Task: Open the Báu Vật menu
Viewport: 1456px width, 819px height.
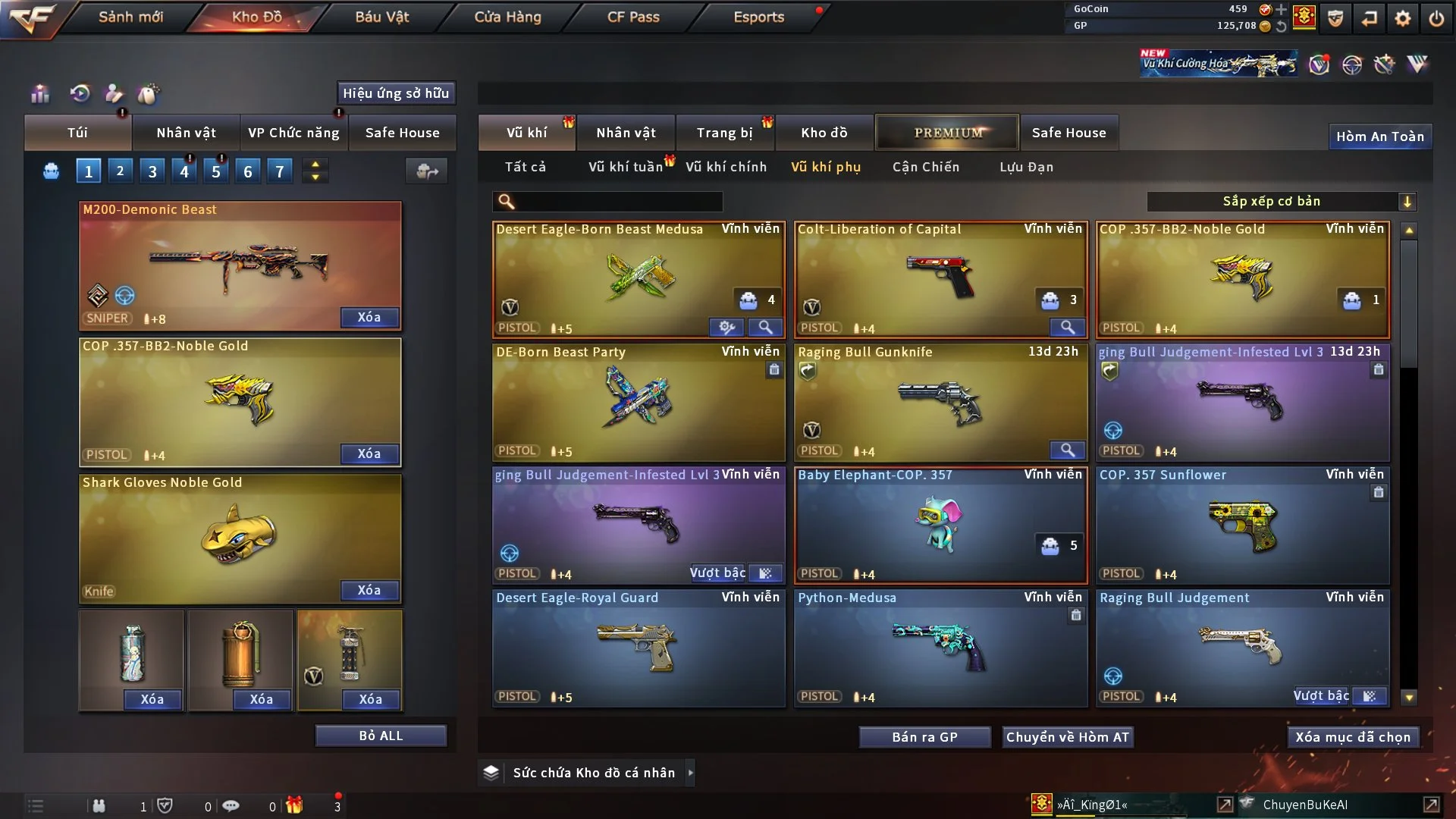Action: coord(381,17)
